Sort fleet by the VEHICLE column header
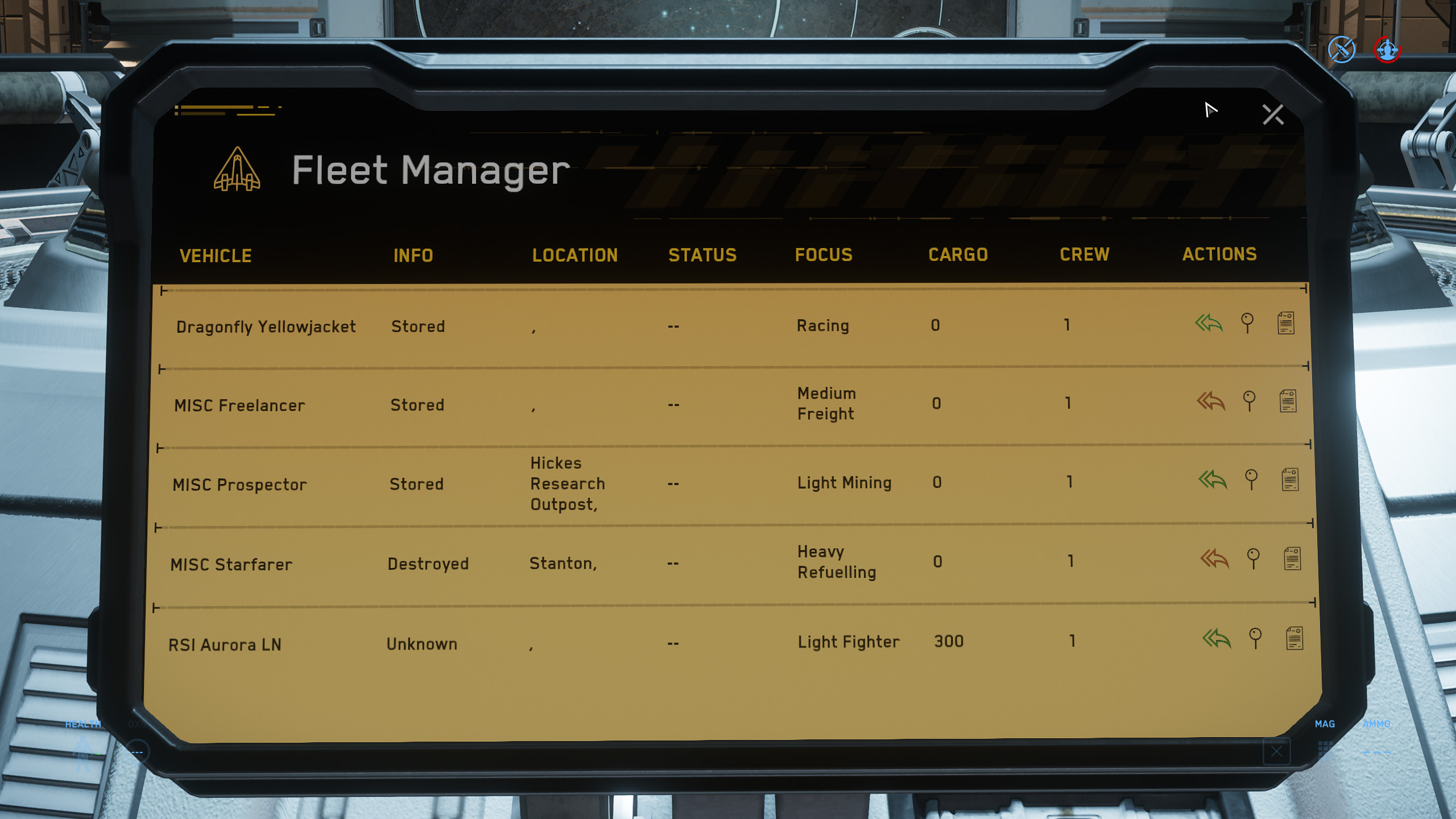The height and width of the screenshot is (819, 1456). (x=216, y=255)
